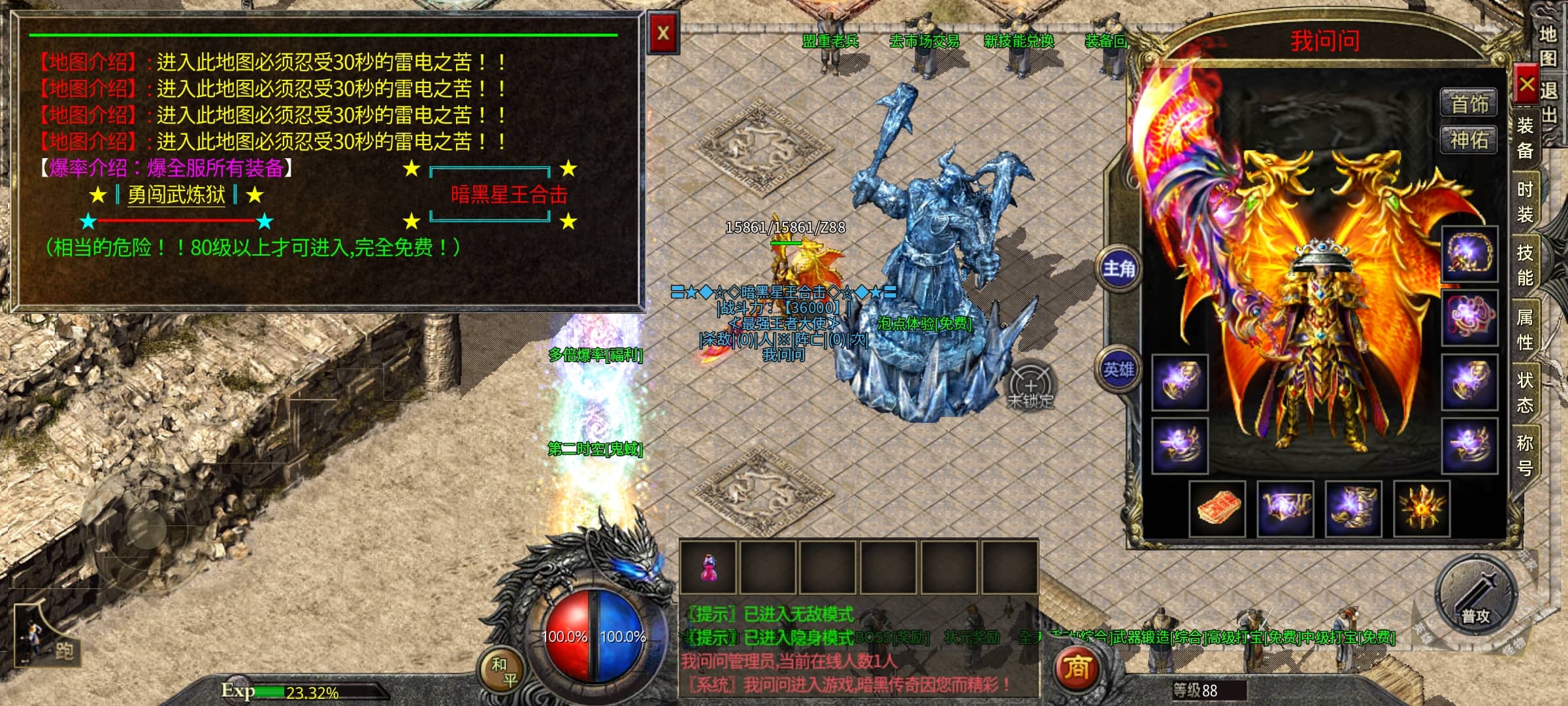Open the 神佑 blessing view

click(1469, 140)
